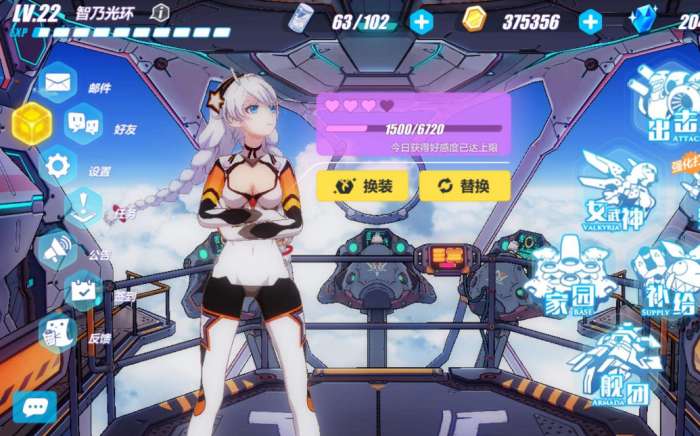Screen dimensions: 700x436
Task: Open the 出击 Attack menu
Action: pos(667,110)
